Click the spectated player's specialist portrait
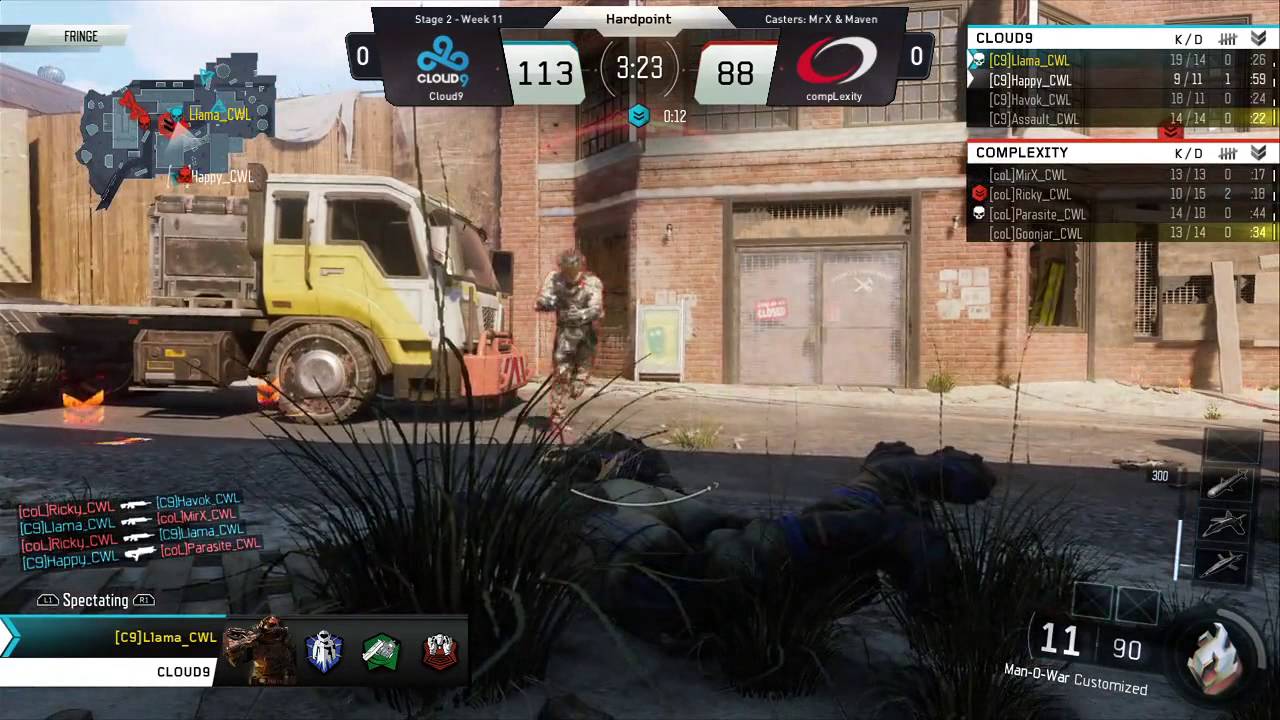Image resolution: width=1280 pixels, height=720 pixels. pos(256,650)
